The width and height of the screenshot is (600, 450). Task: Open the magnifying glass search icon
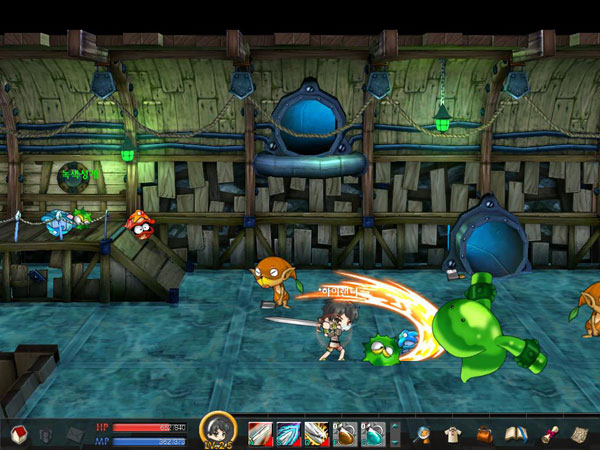click(x=422, y=433)
